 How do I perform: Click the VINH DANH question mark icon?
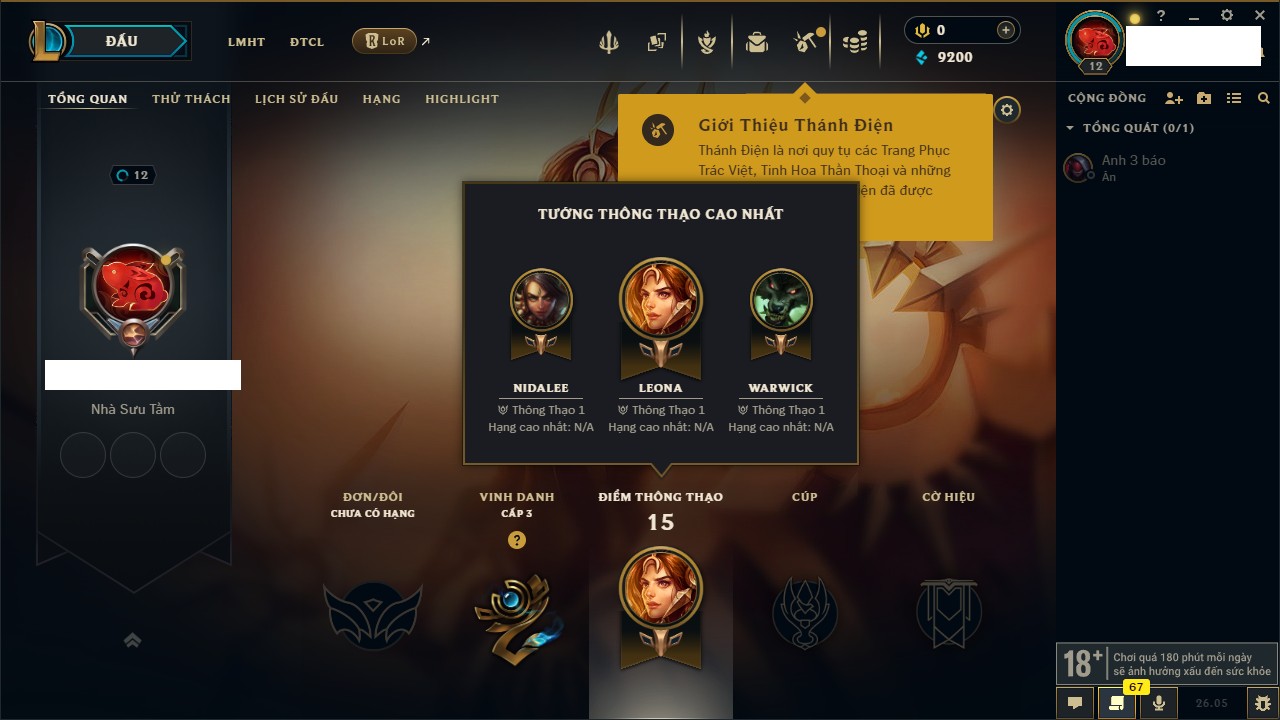point(516,540)
